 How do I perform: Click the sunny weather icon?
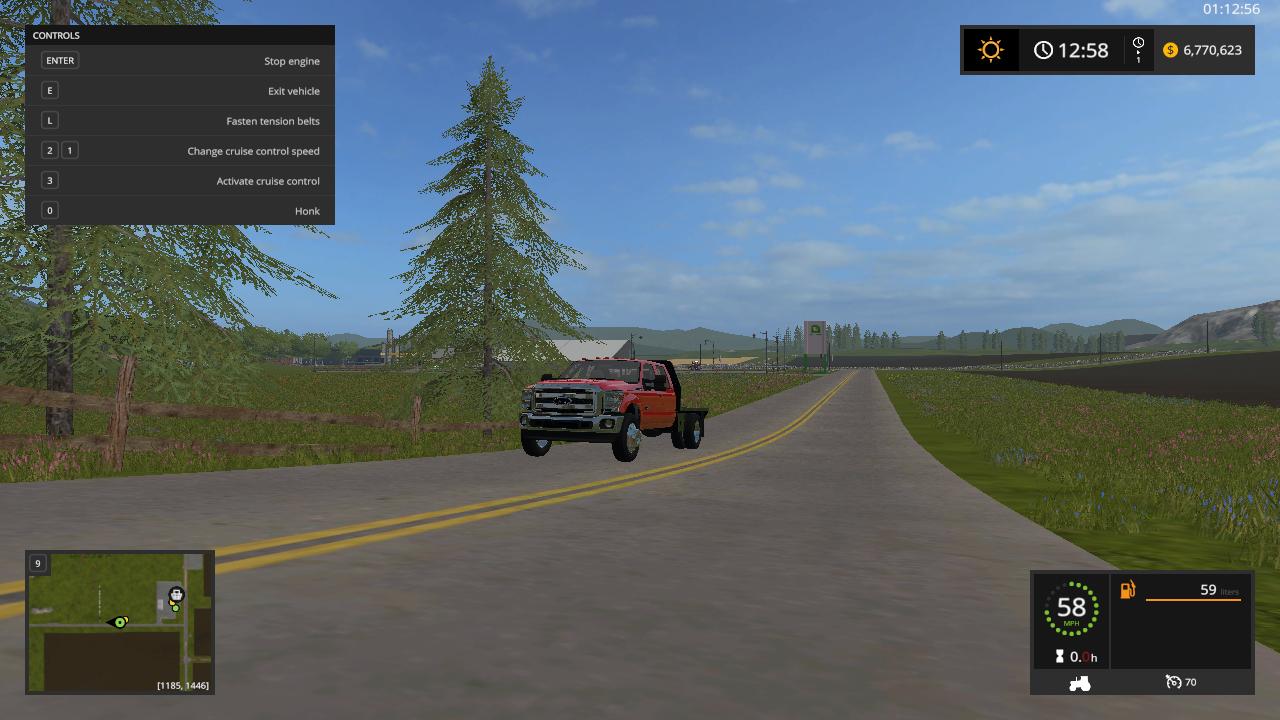(990, 50)
